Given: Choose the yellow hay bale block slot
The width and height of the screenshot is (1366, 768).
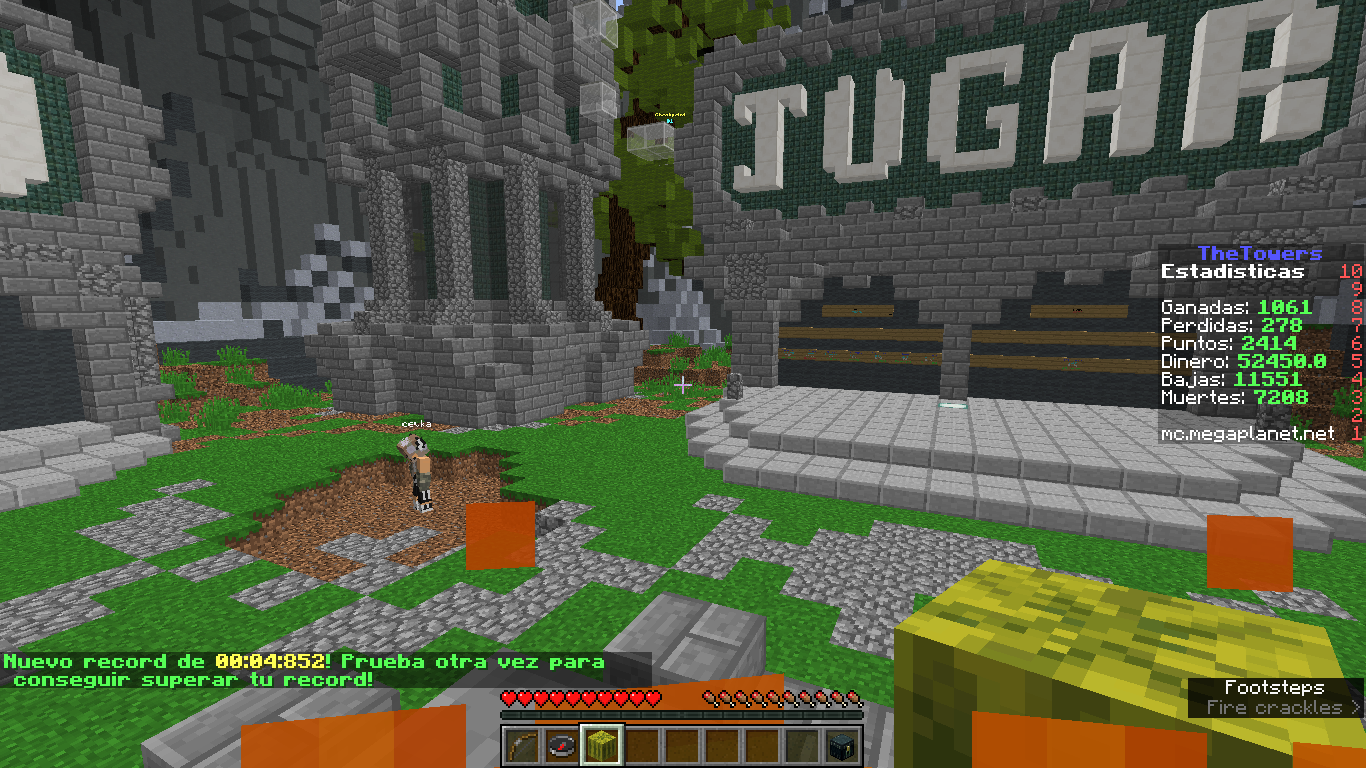Looking at the screenshot, I should [x=602, y=746].
